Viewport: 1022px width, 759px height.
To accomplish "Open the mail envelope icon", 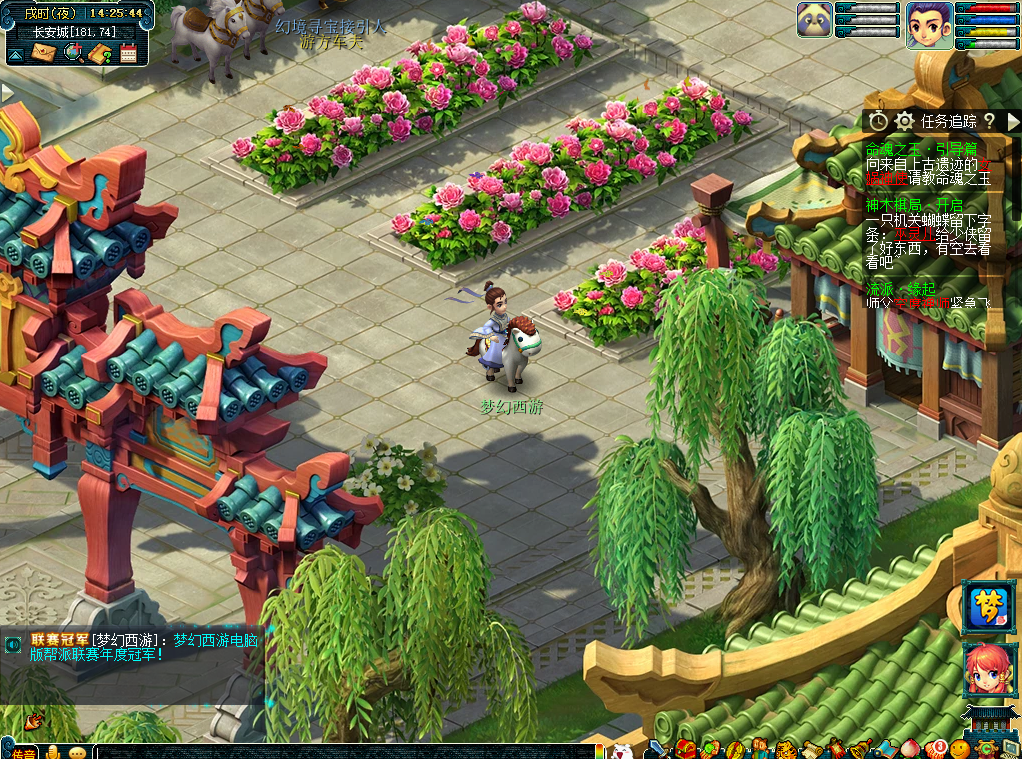I will [x=43, y=53].
